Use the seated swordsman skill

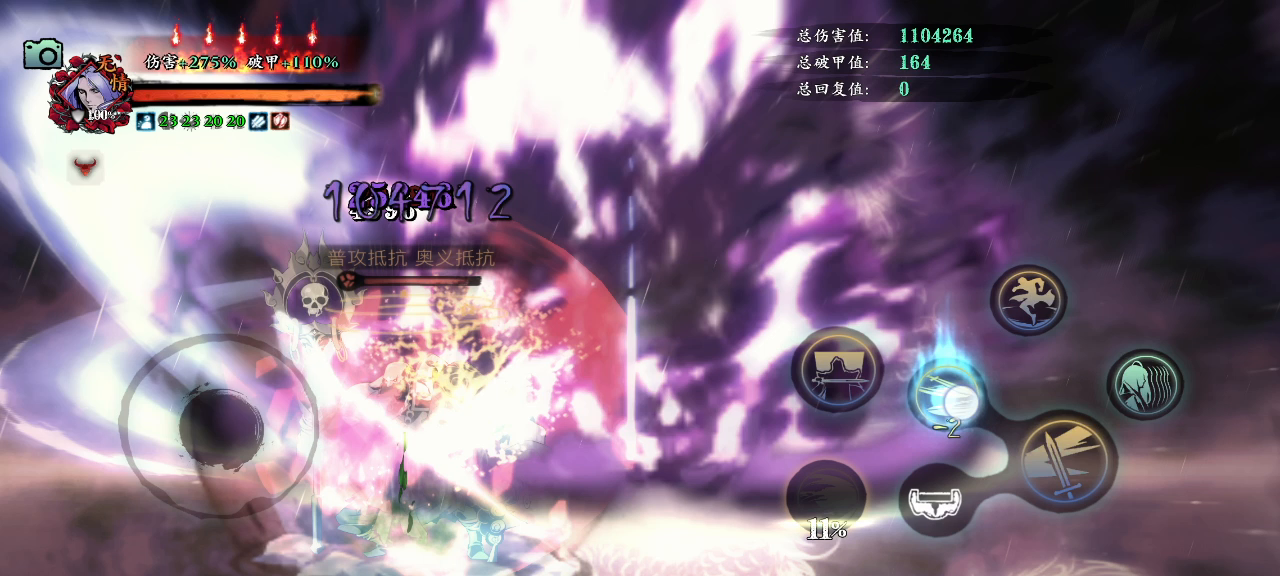point(837,369)
